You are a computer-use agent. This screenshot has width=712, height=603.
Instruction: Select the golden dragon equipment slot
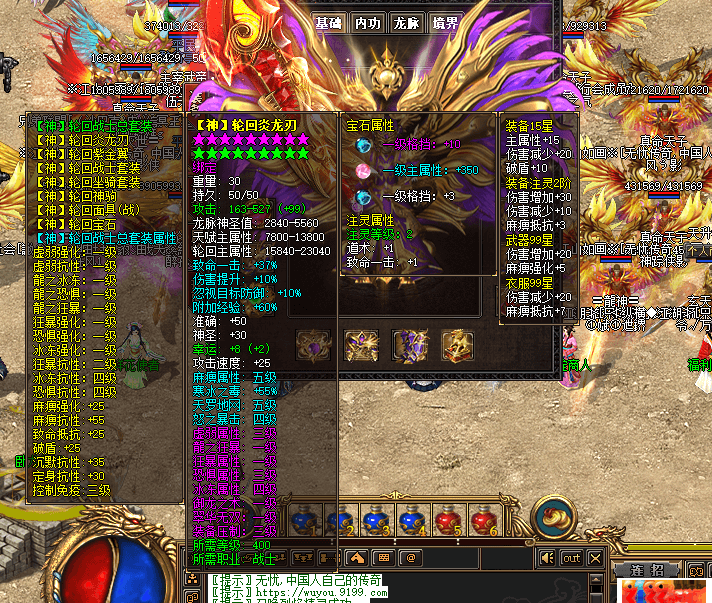tap(360, 346)
